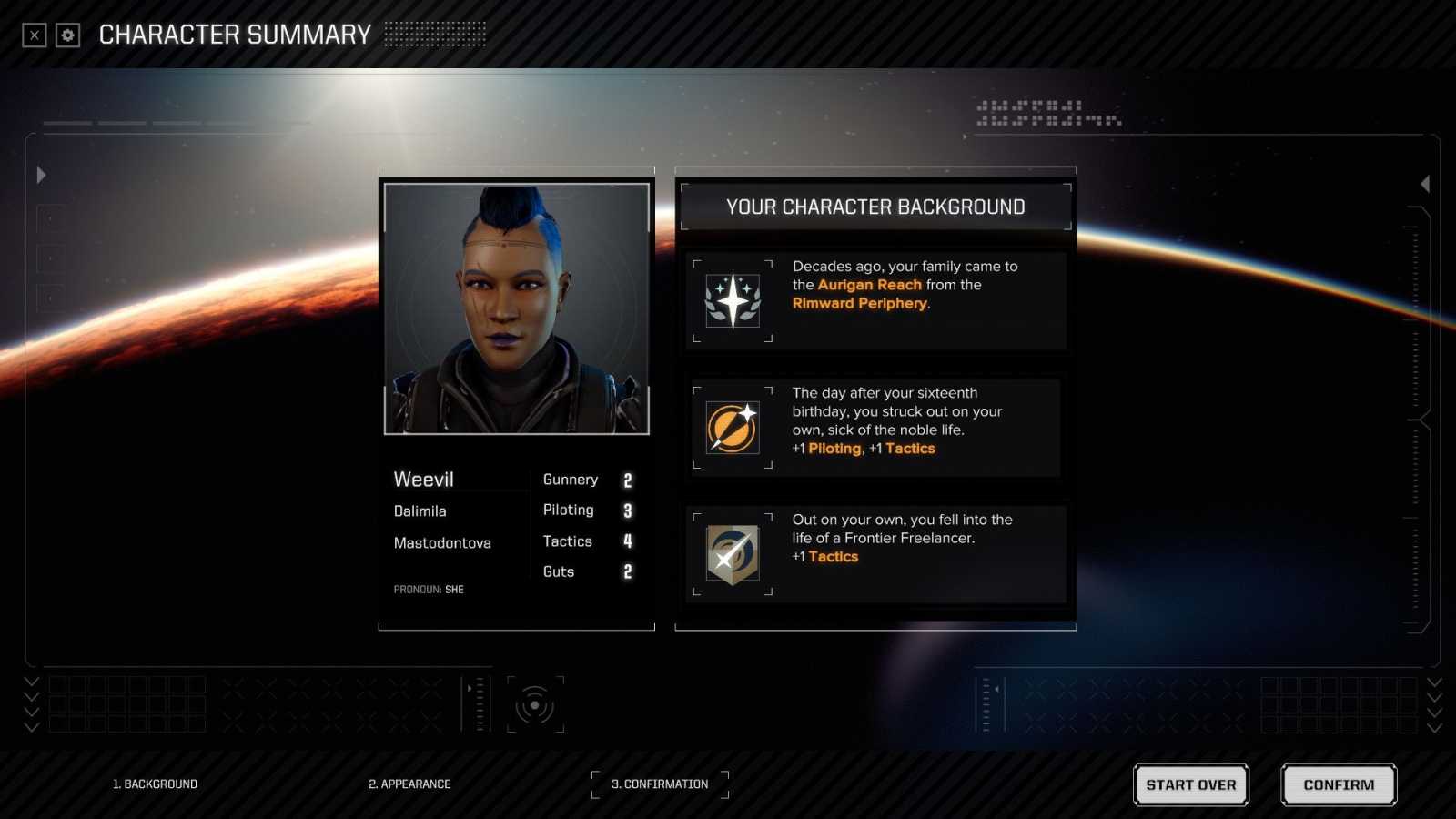Click the small arrow marker on the left panel edge
This screenshot has height=819, width=1456.
(x=41, y=175)
